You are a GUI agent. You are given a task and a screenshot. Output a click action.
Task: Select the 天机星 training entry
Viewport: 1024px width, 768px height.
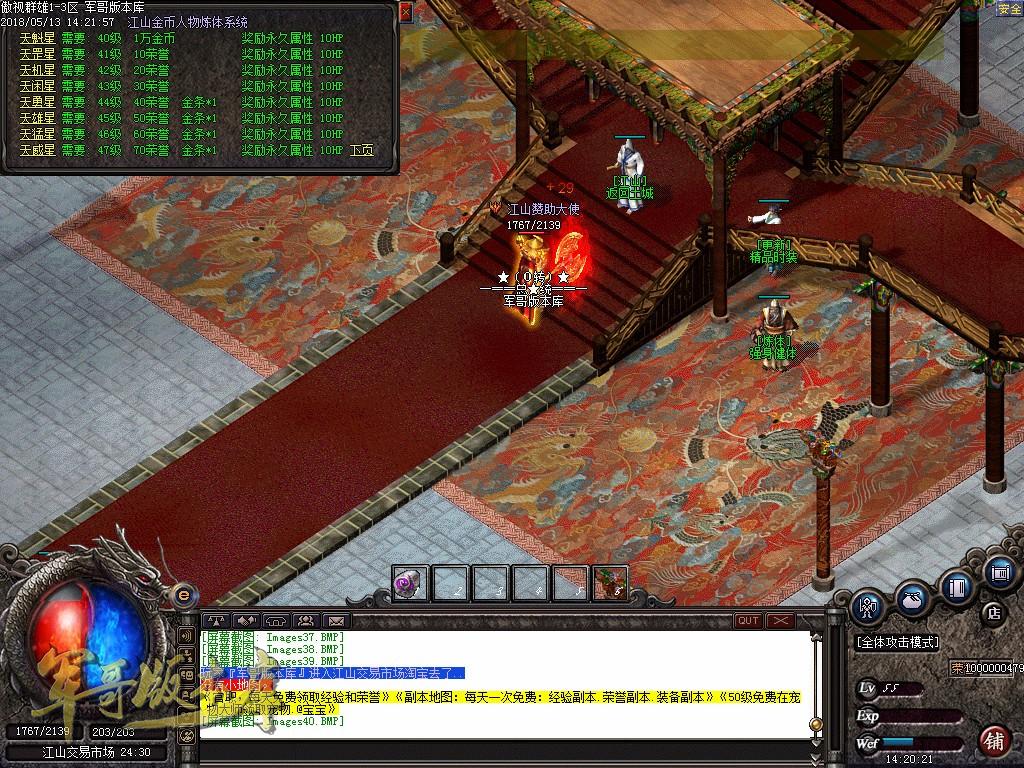pyautogui.click(x=39, y=70)
